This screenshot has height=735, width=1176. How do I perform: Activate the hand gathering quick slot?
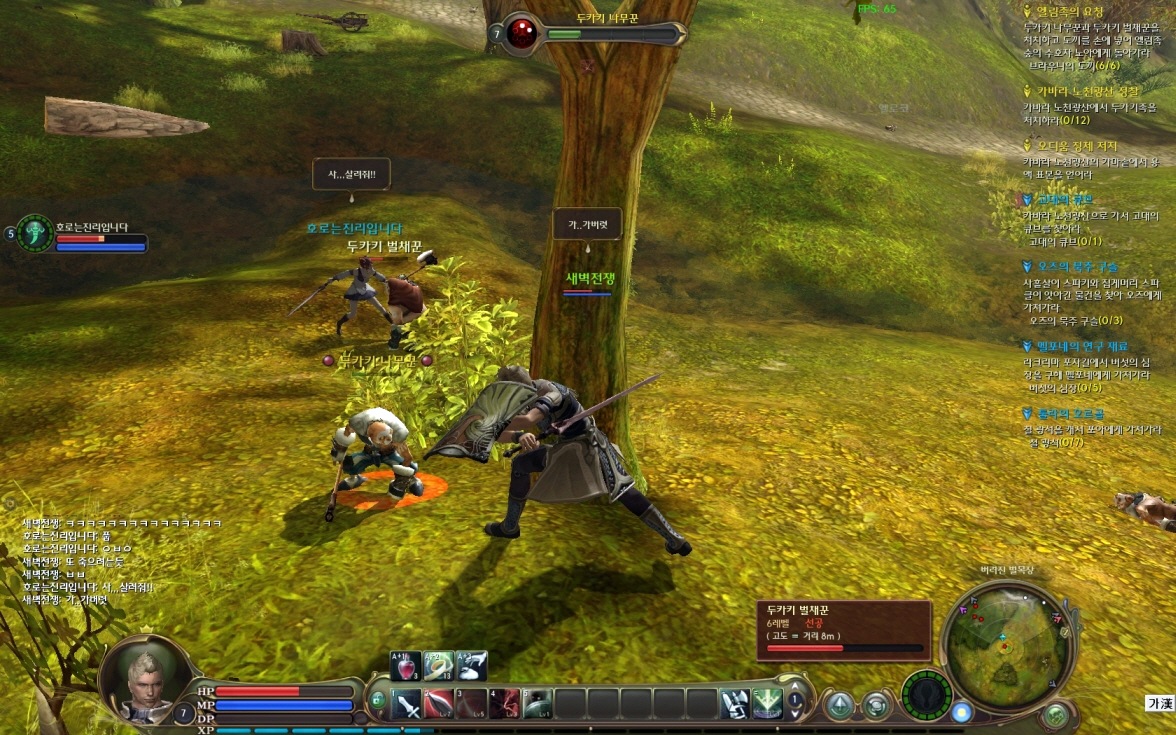[x=472, y=666]
